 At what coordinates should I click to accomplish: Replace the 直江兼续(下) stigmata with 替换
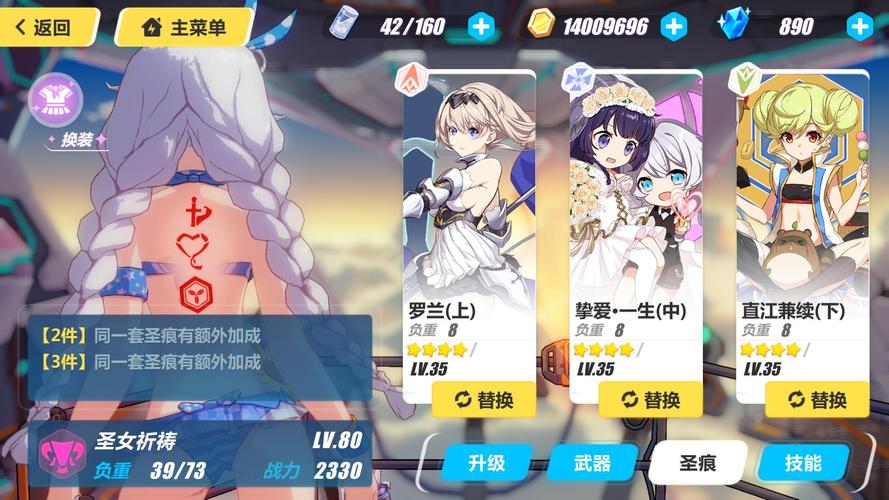817,399
